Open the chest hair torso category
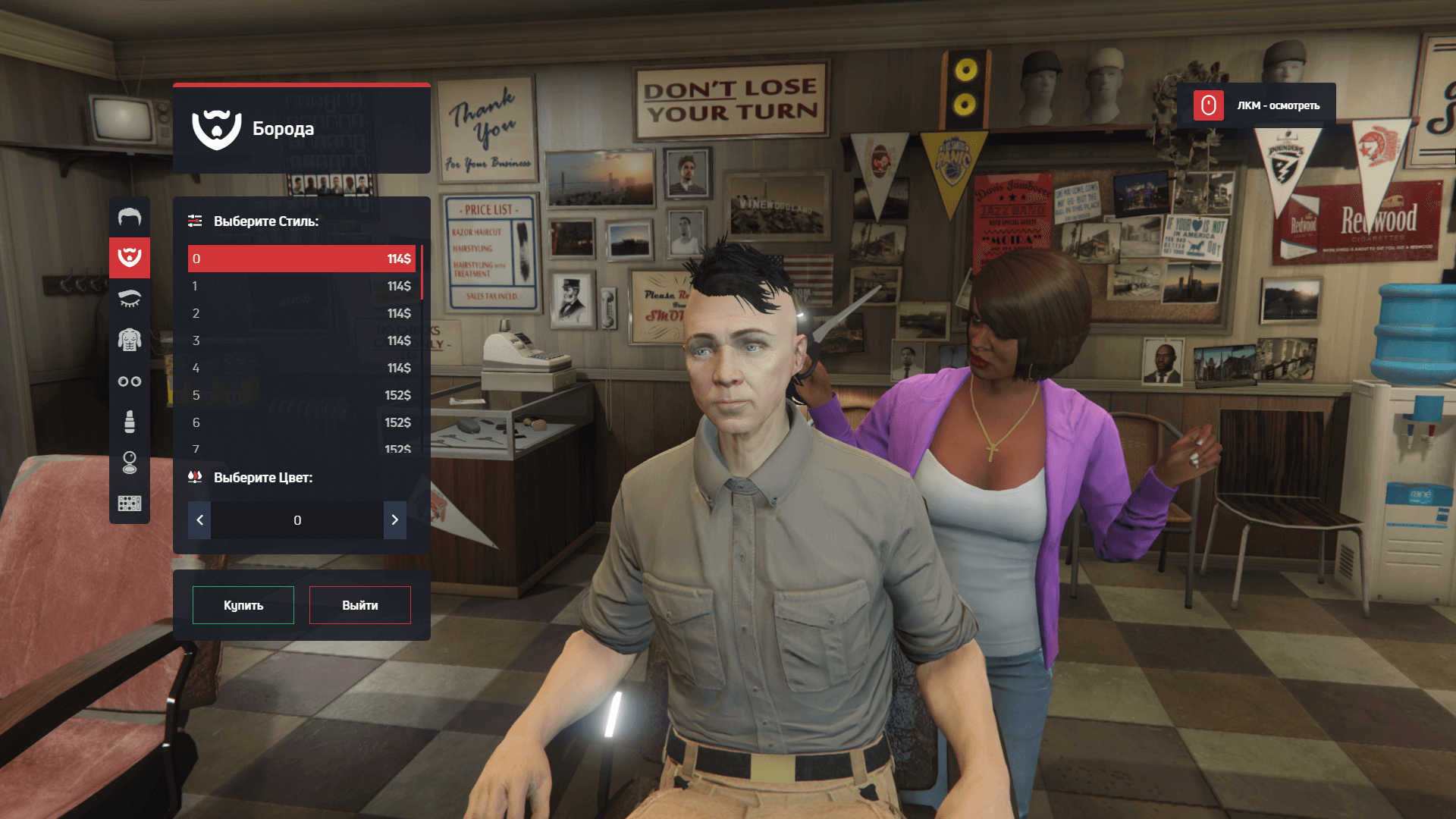The height and width of the screenshot is (819, 1456). coord(130,340)
